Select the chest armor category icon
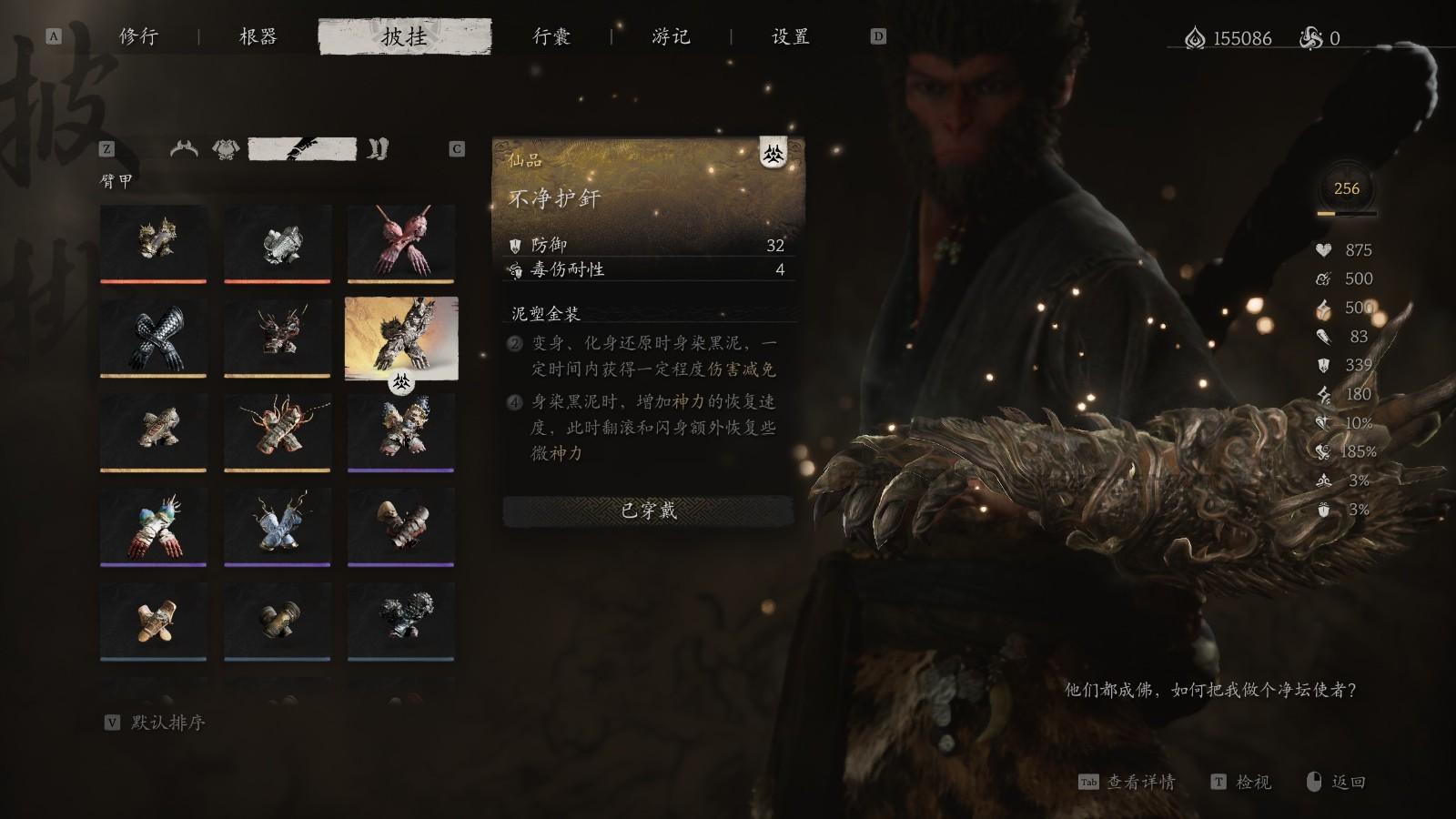Viewport: 1456px width, 819px height. 226,147
